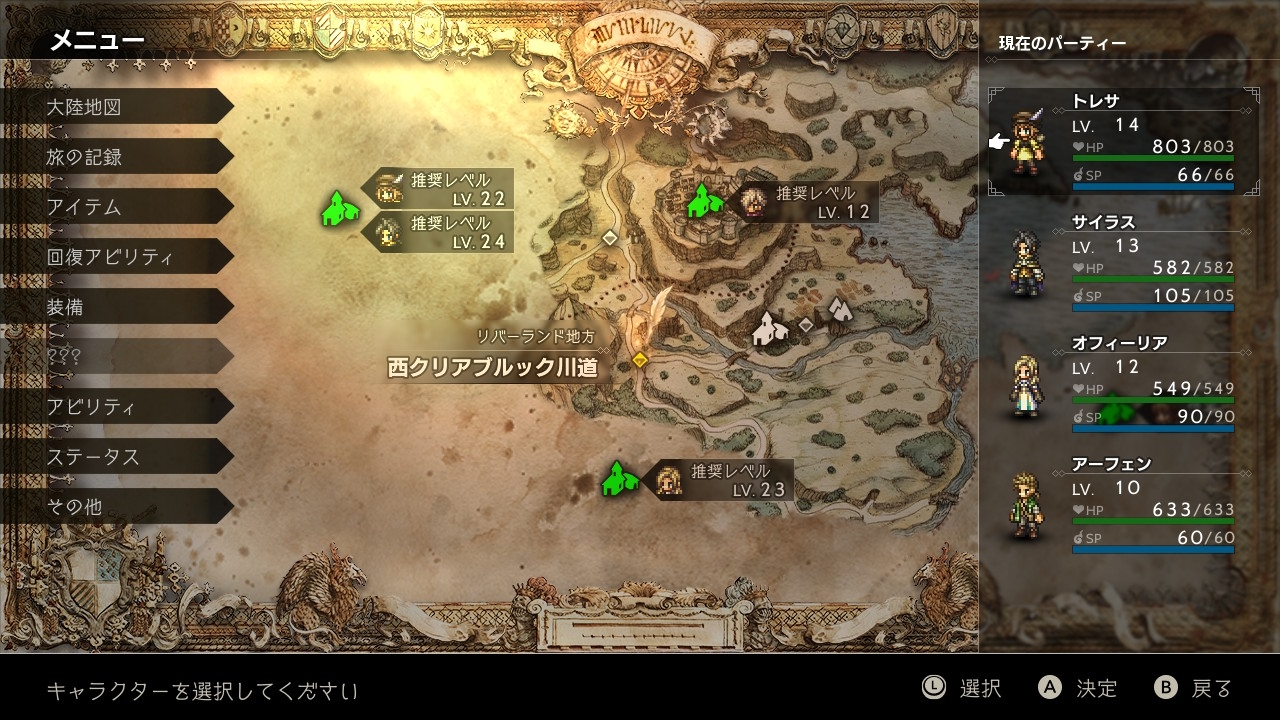Choose party member サイラス
The image size is (1280, 720).
tap(1120, 262)
